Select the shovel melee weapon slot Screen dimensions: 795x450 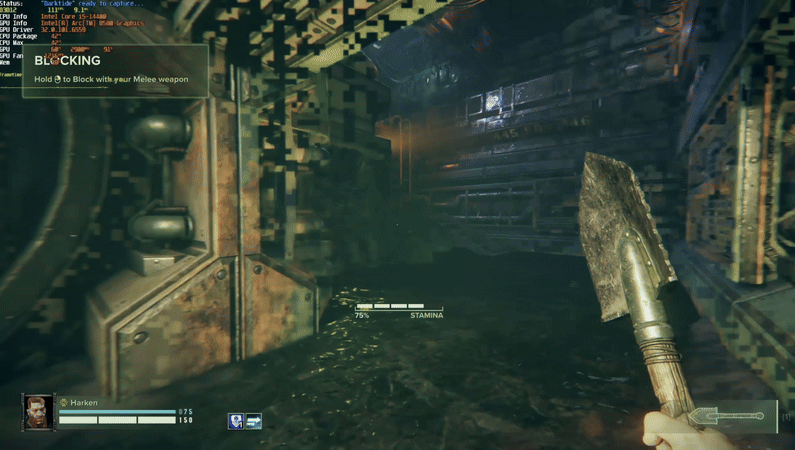733,416
